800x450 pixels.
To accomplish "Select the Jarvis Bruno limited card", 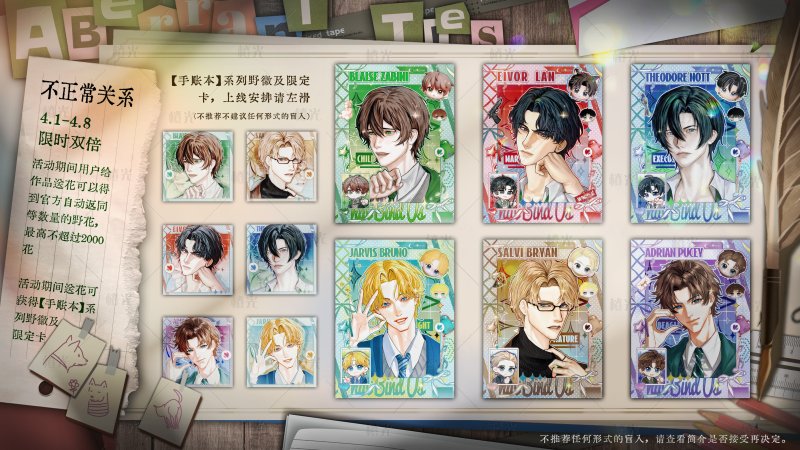I will (x=393, y=316).
